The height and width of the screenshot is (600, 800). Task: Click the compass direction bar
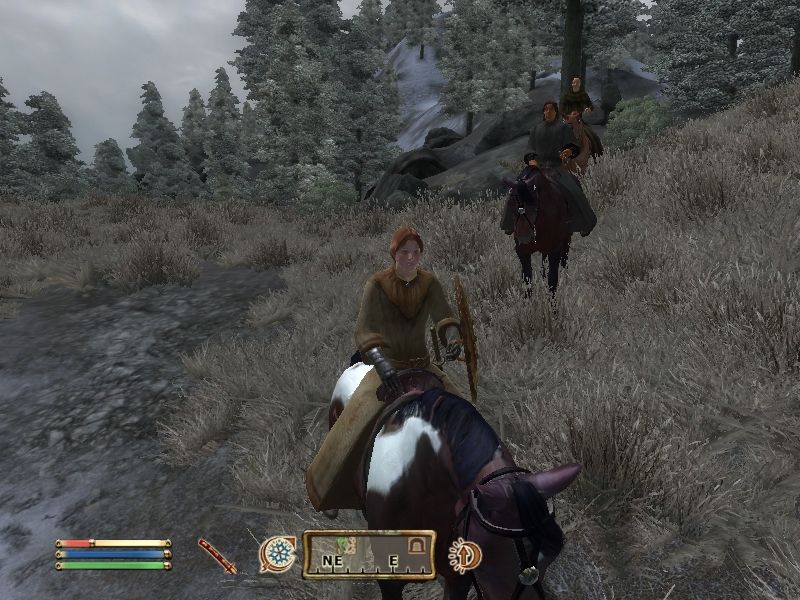[x=369, y=555]
